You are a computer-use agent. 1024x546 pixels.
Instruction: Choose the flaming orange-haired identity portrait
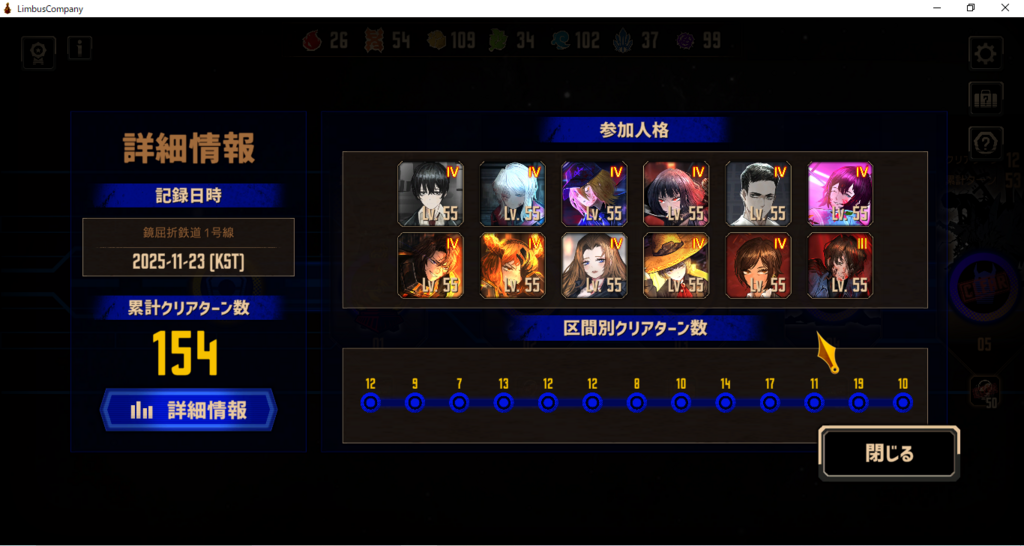click(513, 265)
